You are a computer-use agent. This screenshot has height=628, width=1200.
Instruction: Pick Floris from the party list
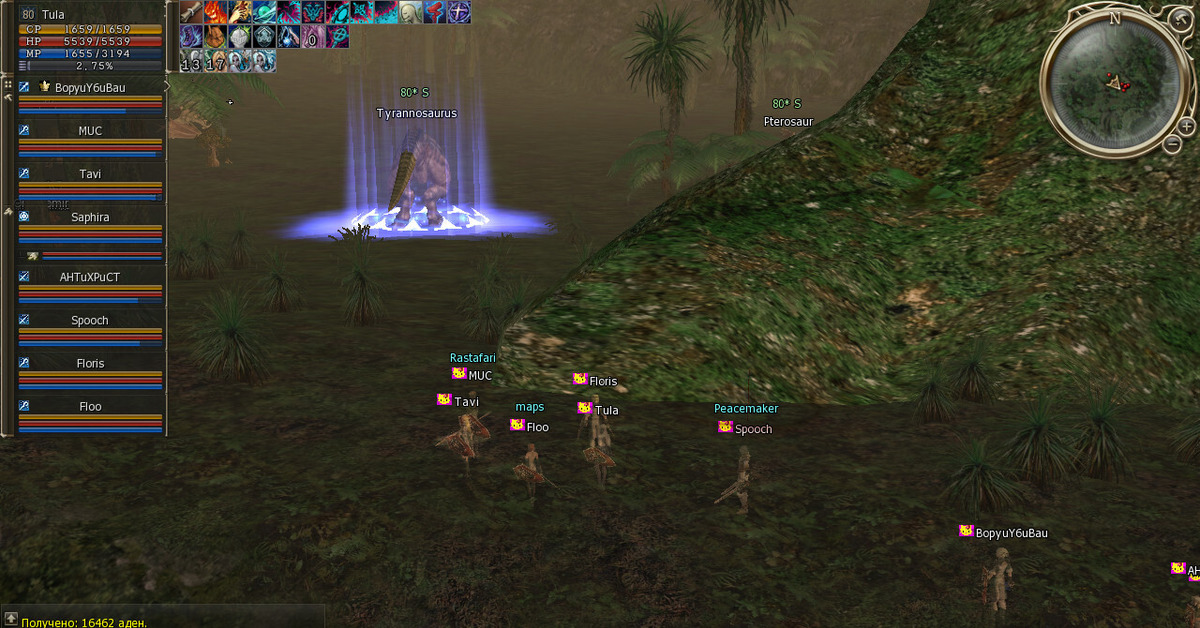coord(90,364)
